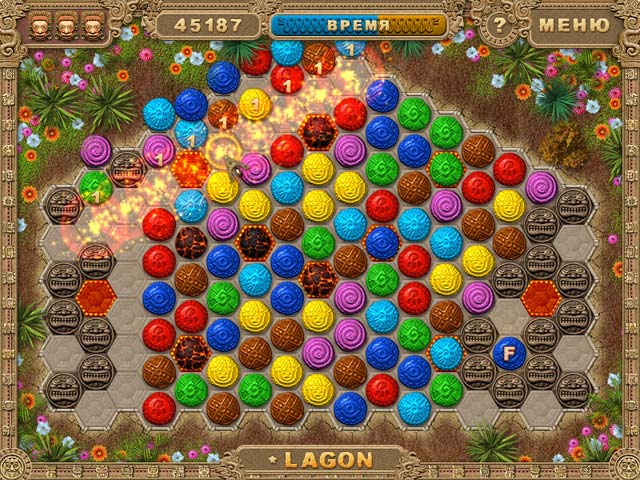Click the question mark help button
The width and height of the screenshot is (640, 480).
point(500,24)
